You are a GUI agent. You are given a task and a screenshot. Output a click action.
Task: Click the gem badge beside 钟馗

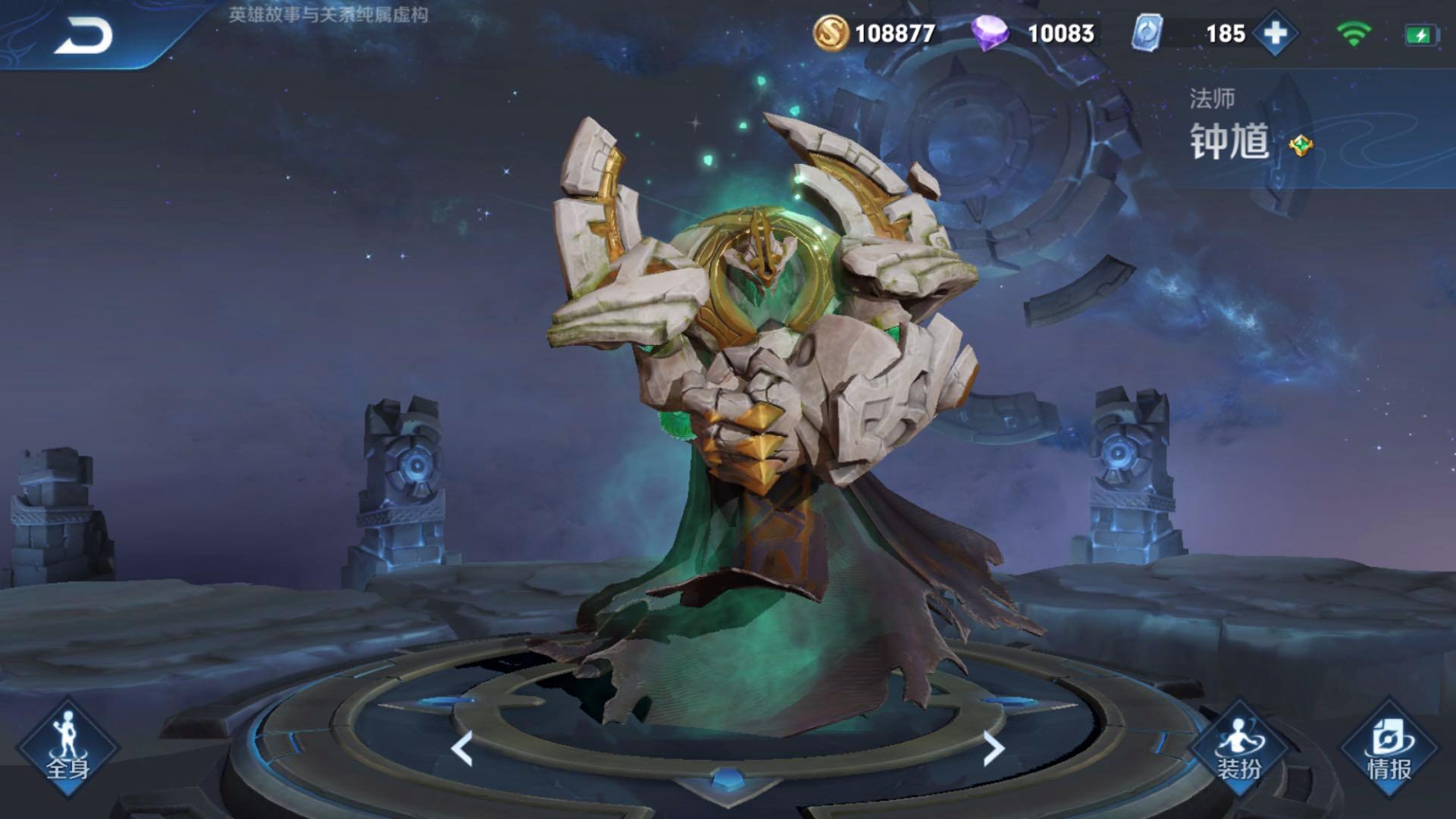[x=1301, y=145]
